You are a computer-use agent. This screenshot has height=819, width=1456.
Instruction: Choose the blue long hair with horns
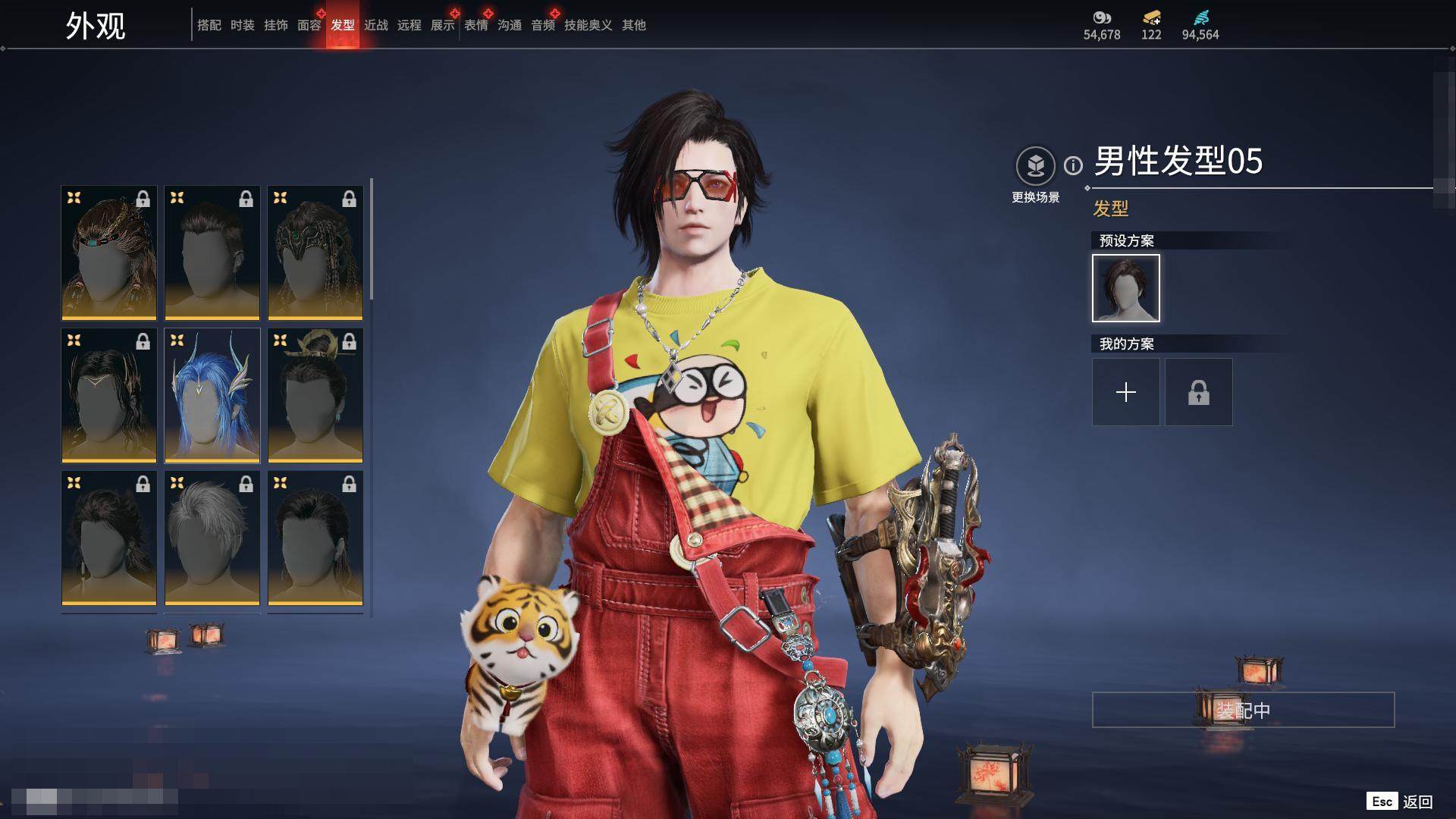click(212, 395)
